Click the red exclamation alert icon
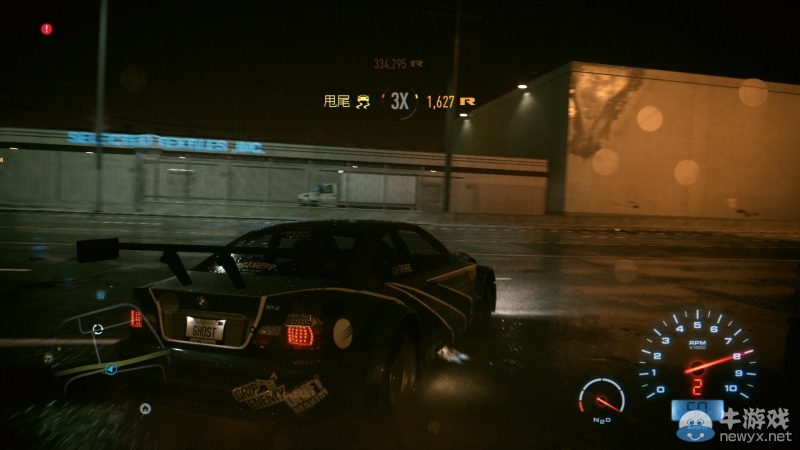 pos(46,29)
